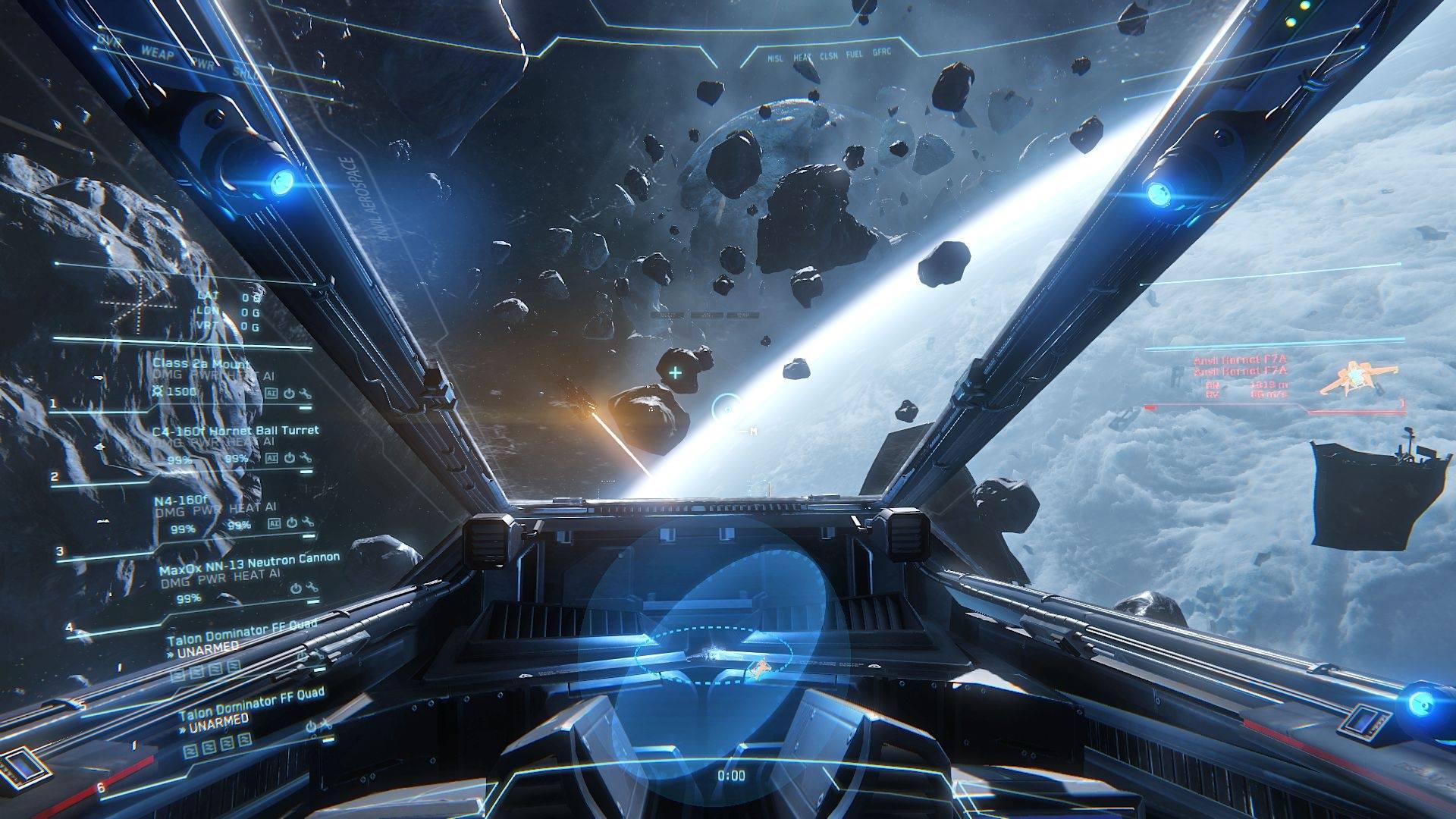Click the 99% health bar of C4-160f turret
This screenshot has height=819, width=1456.
180,460
